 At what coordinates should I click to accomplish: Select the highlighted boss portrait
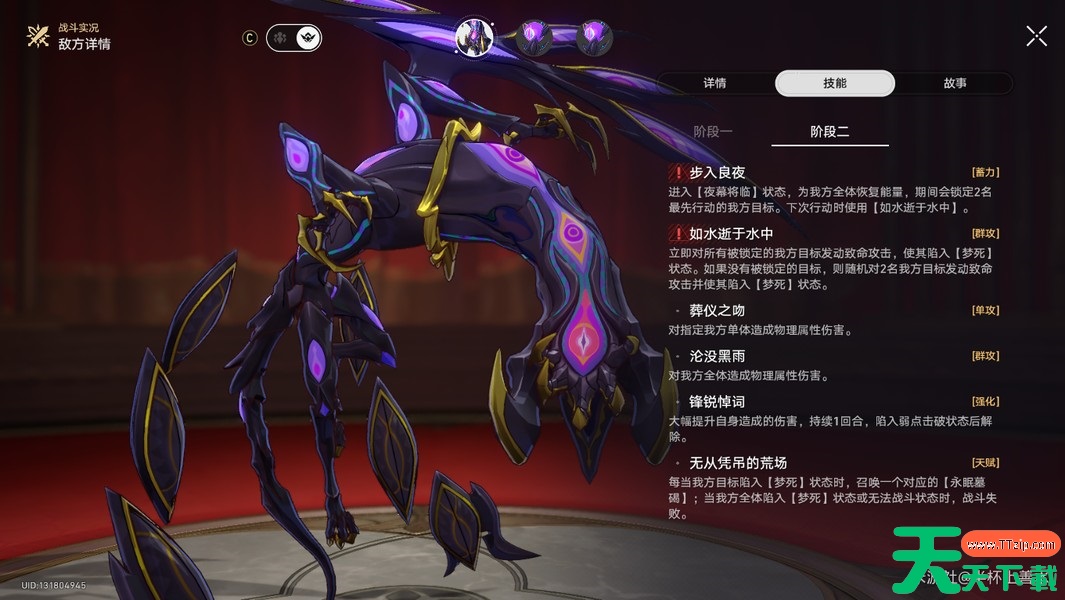[474, 37]
